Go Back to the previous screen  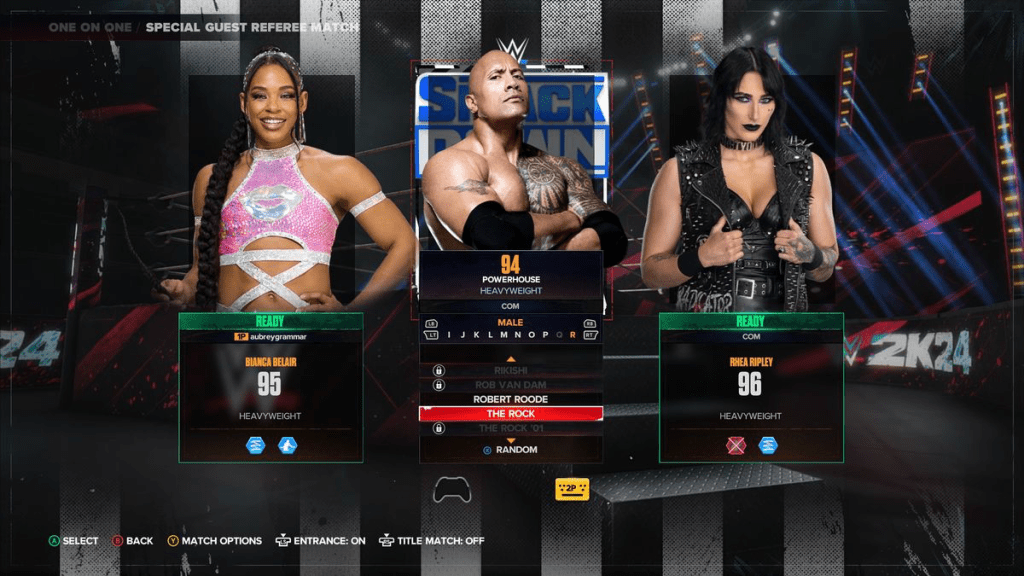pos(132,541)
